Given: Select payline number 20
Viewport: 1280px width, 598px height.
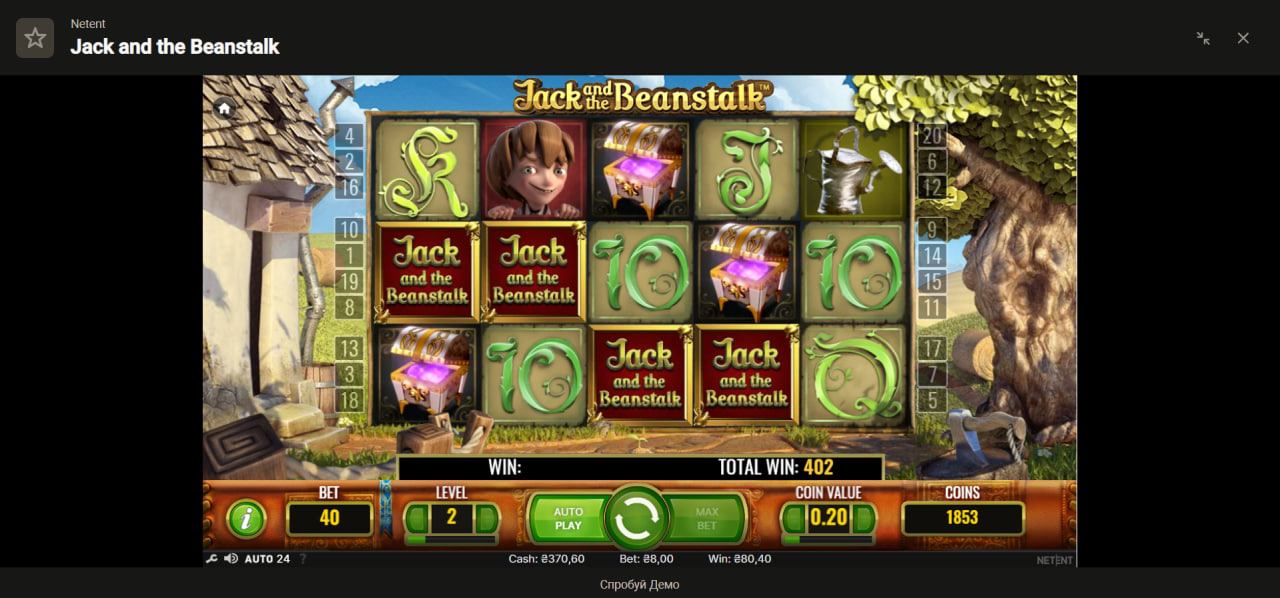Looking at the screenshot, I should [931, 137].
